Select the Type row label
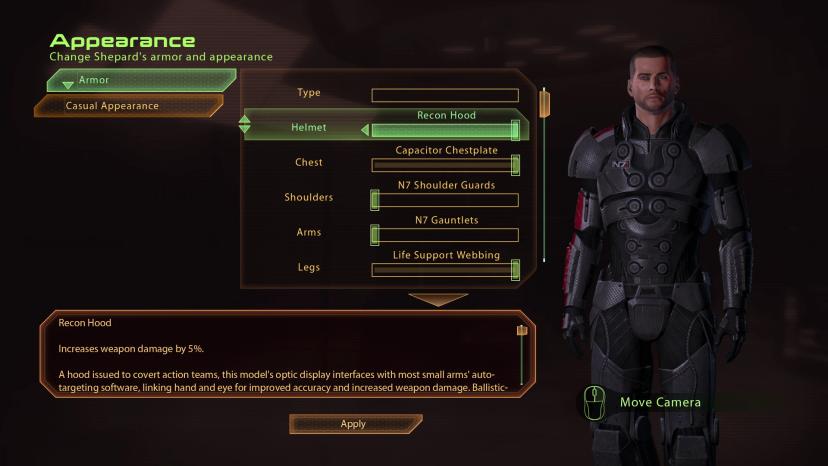828x466 pixels. point(309,92)
